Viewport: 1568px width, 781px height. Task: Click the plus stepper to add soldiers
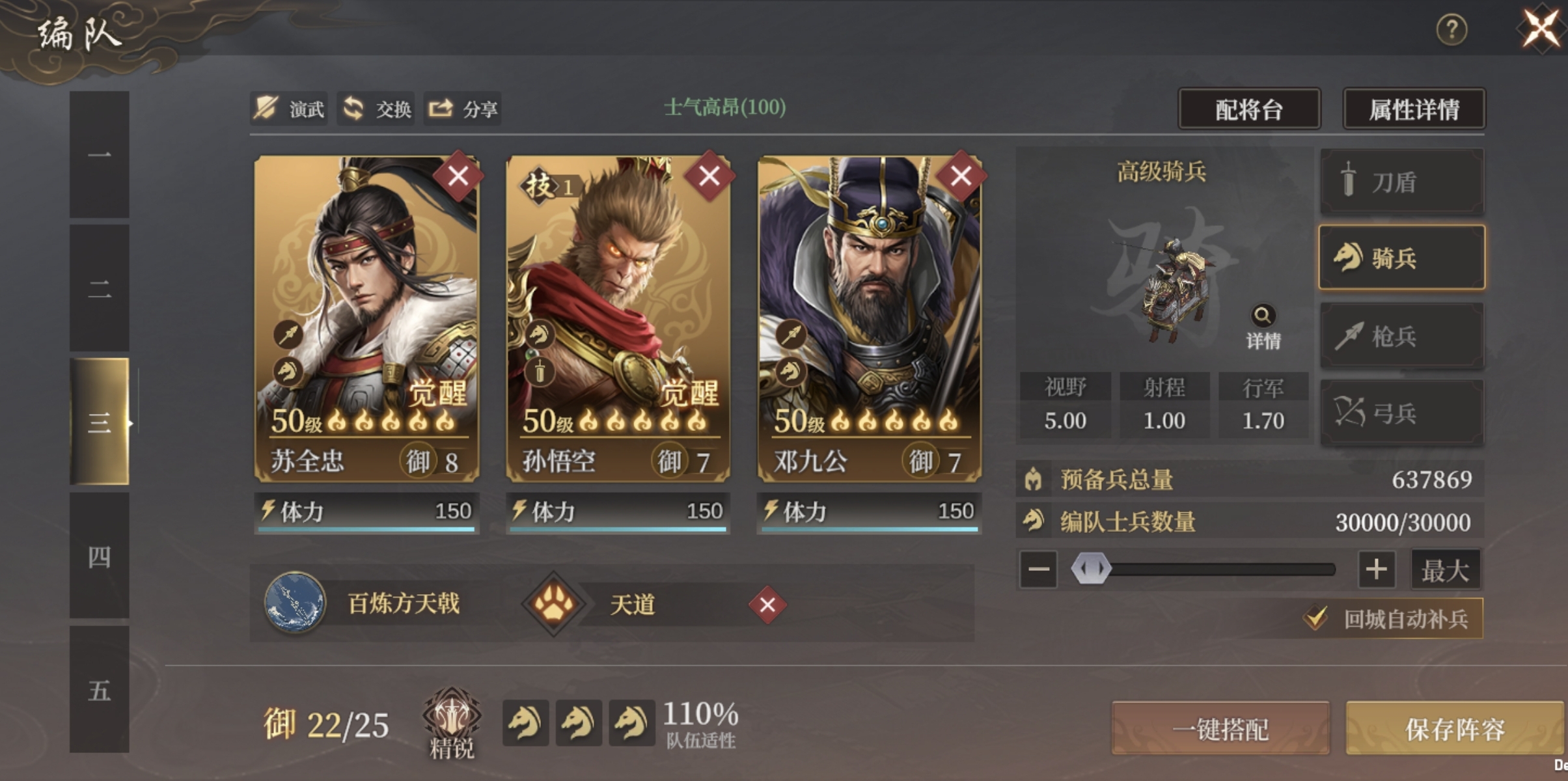click(x=1378, y=568)
